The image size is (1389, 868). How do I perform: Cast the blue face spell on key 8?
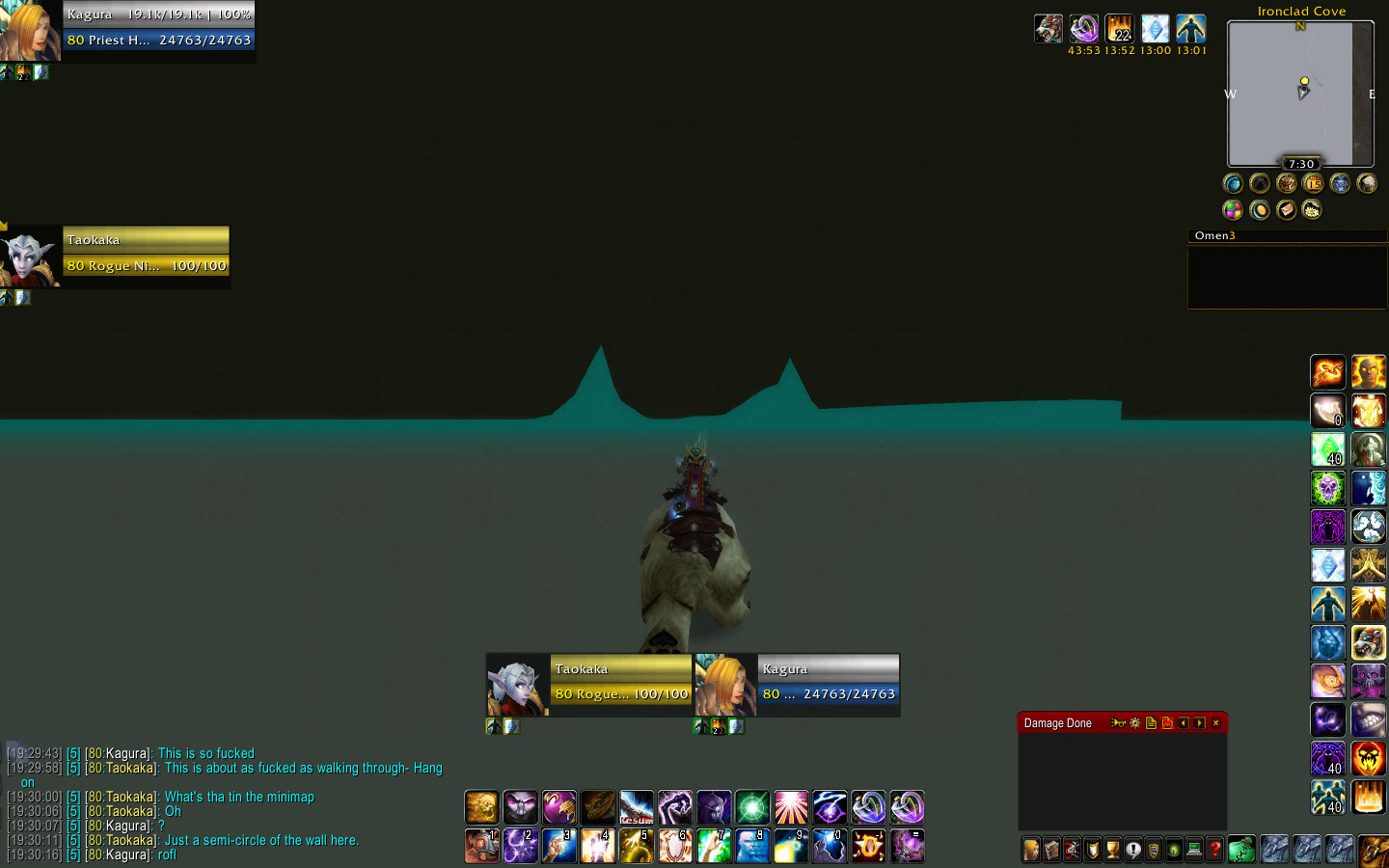[752, 846]
